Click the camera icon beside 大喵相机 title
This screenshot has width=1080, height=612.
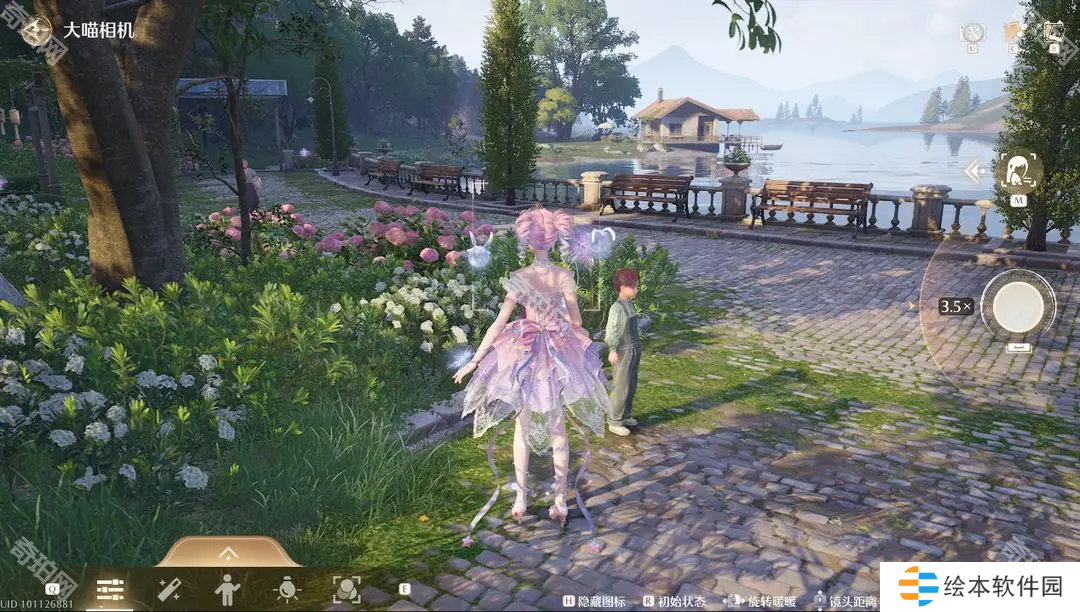pyautogui.click(x=37, y=31)
